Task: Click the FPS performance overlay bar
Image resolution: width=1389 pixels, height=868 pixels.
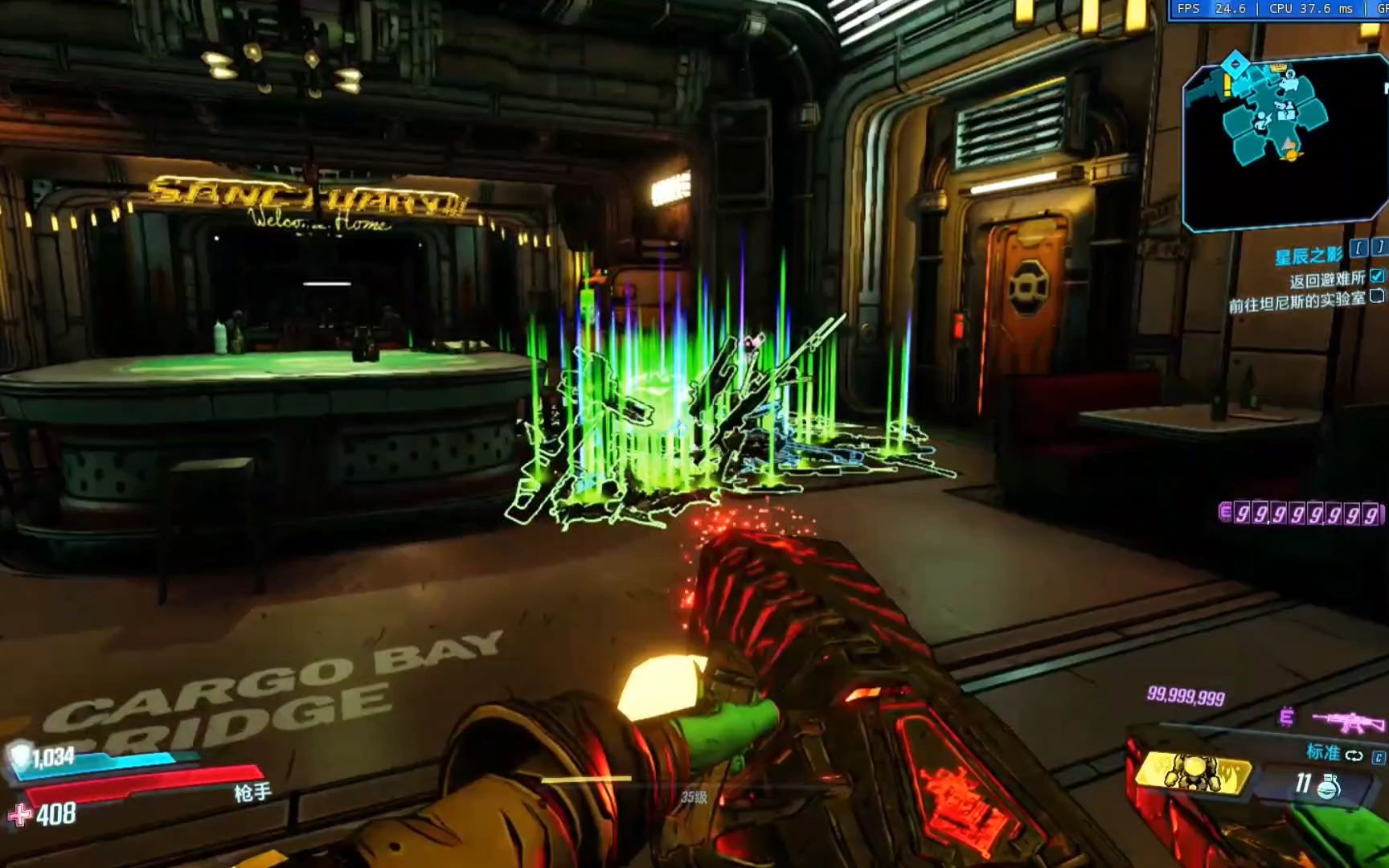Action: 1278,9
